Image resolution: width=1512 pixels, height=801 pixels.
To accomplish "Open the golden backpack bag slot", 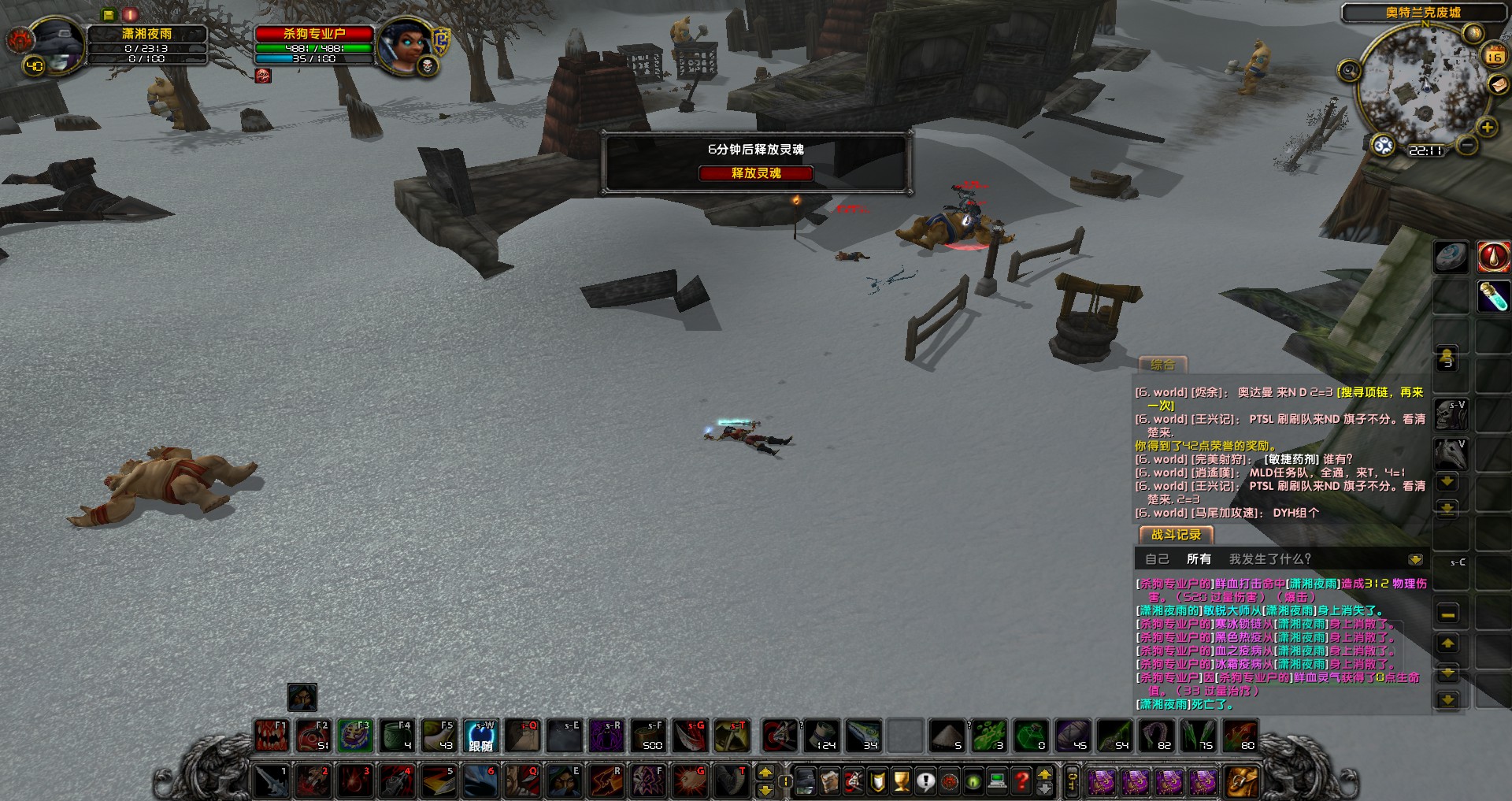I will [1241, 781].
